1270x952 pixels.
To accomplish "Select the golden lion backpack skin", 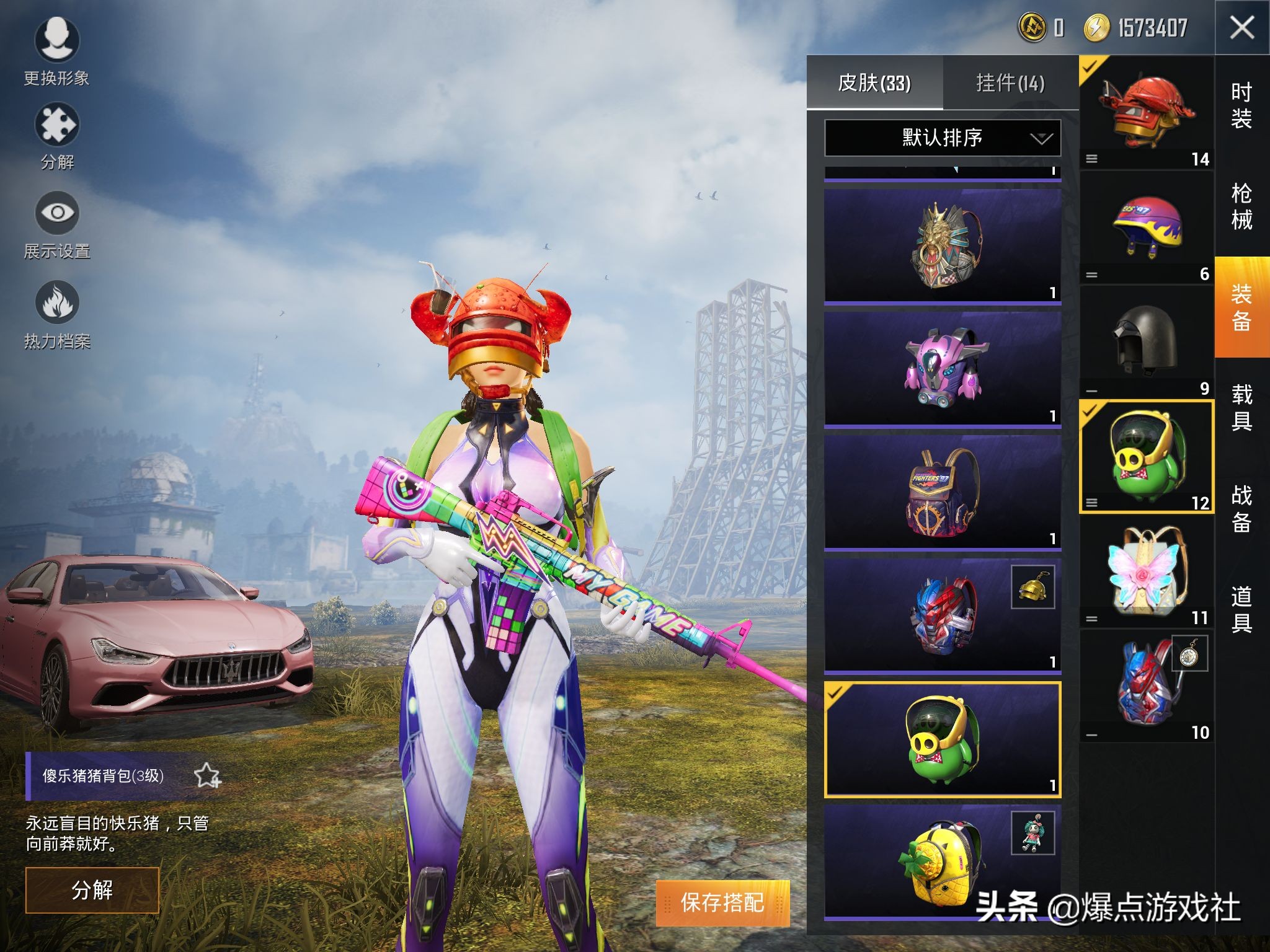I will (942, 246).
